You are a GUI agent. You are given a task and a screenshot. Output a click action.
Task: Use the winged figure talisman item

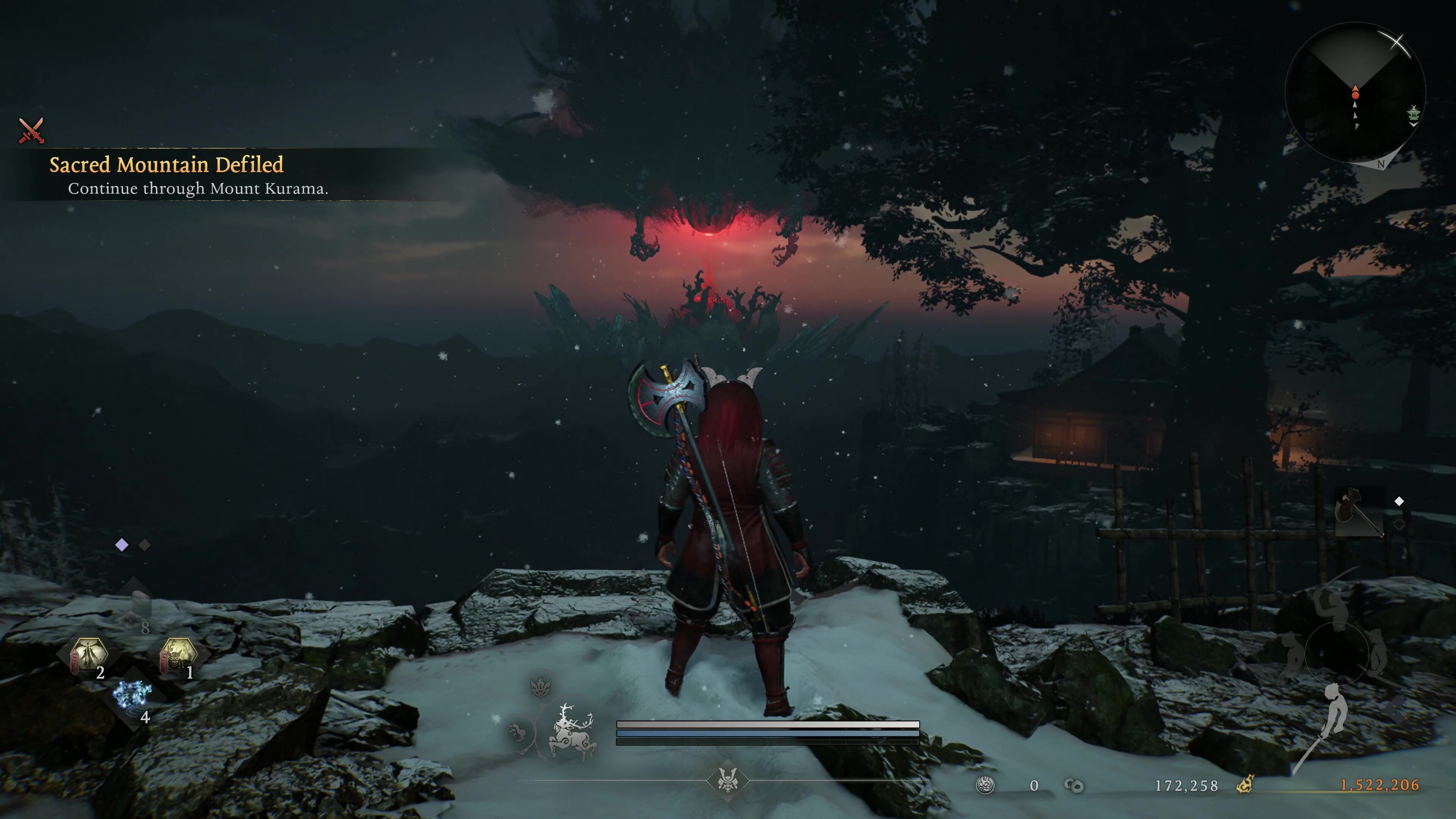89,655
